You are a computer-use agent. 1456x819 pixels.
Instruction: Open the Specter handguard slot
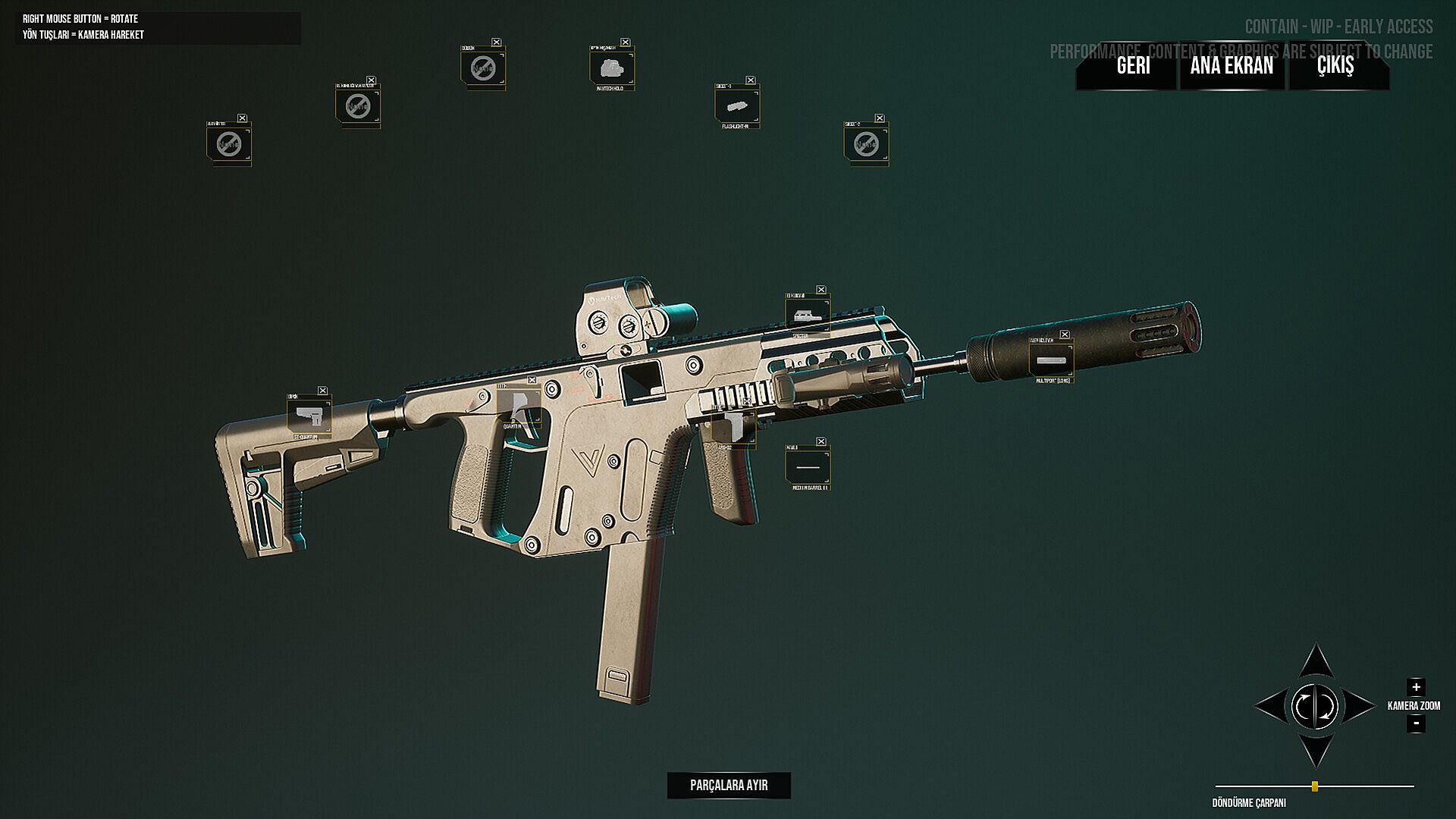point(808,315)
